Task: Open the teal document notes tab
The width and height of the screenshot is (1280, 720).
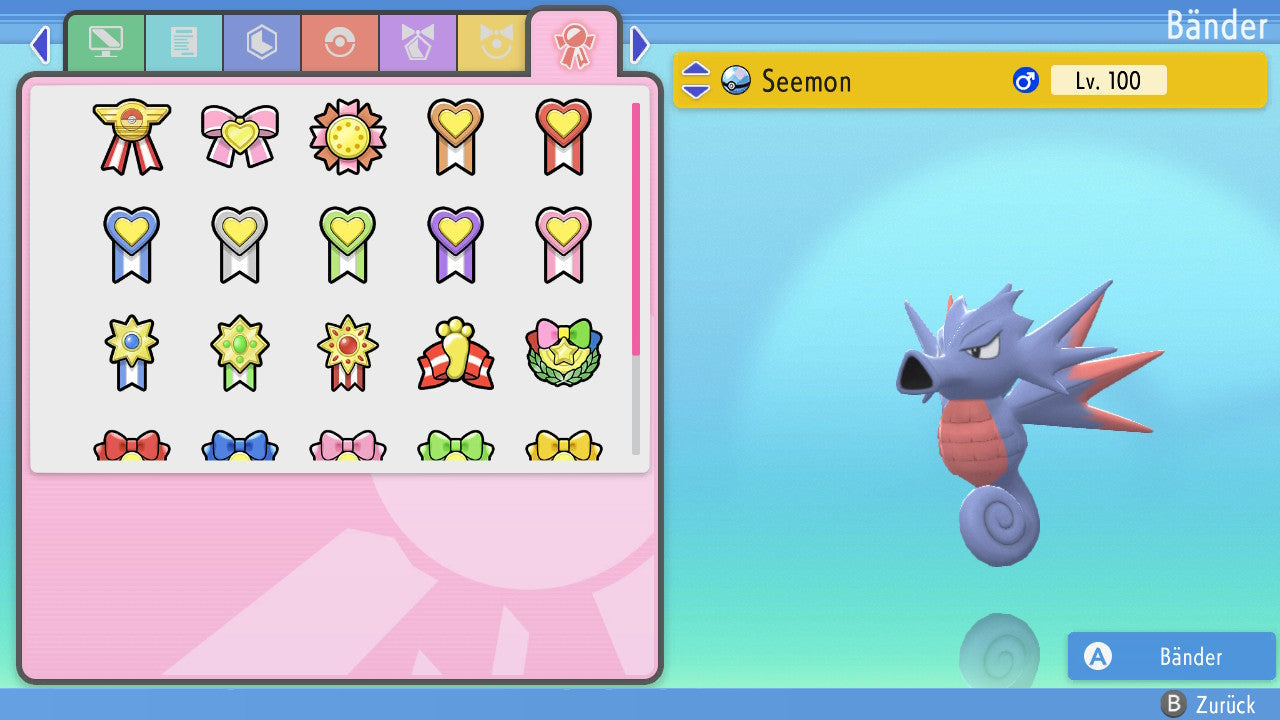Action: click(184, 43)
